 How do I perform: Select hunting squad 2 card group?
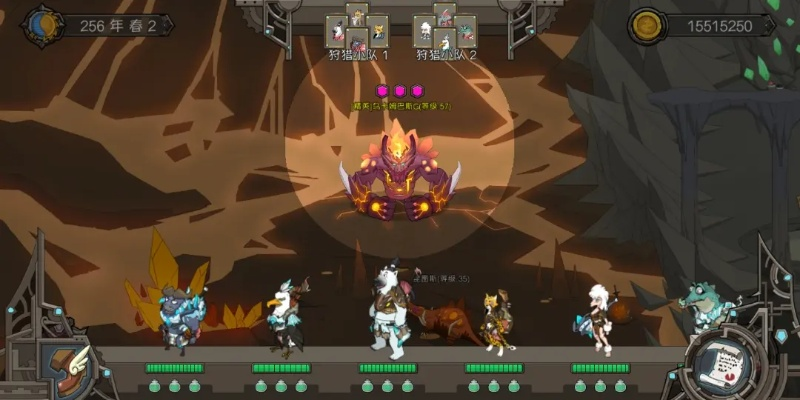[445, 30]
